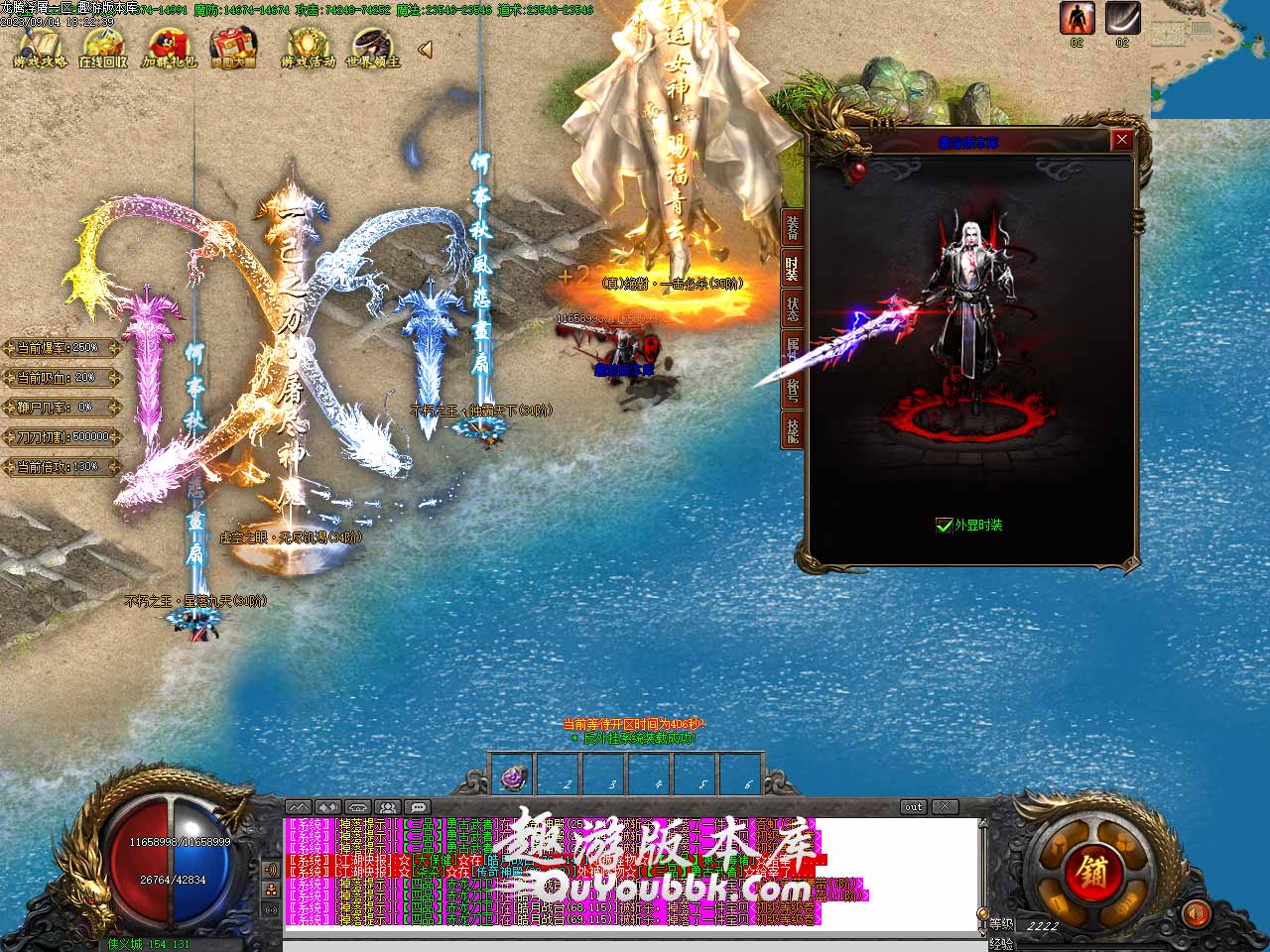Viewport: 1270px width, 952px height.
Task: Switch to the 状态 status tab
Action: 792,308
